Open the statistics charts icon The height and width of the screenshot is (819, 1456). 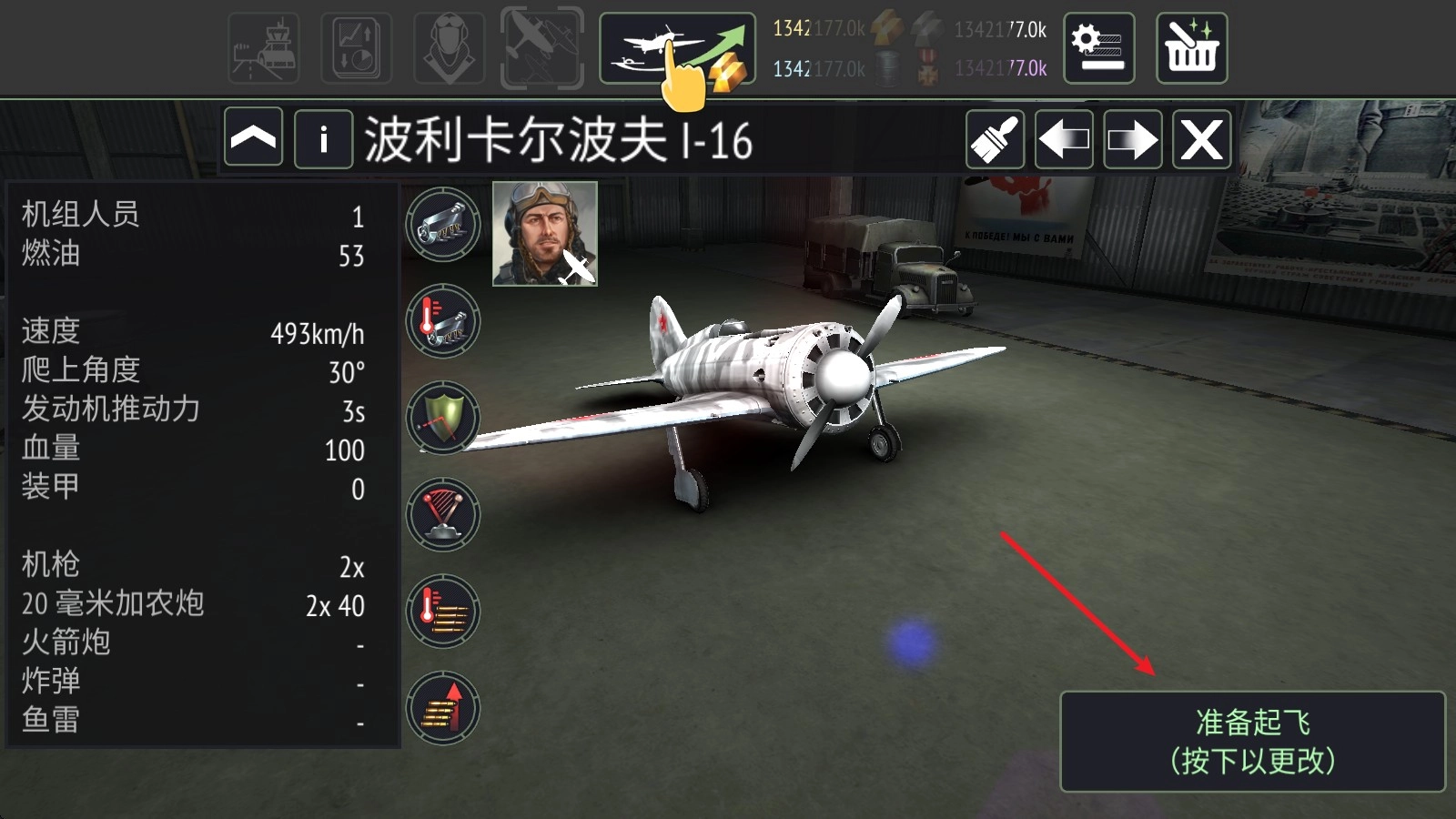pyautogui.click(x=356, y=47)
